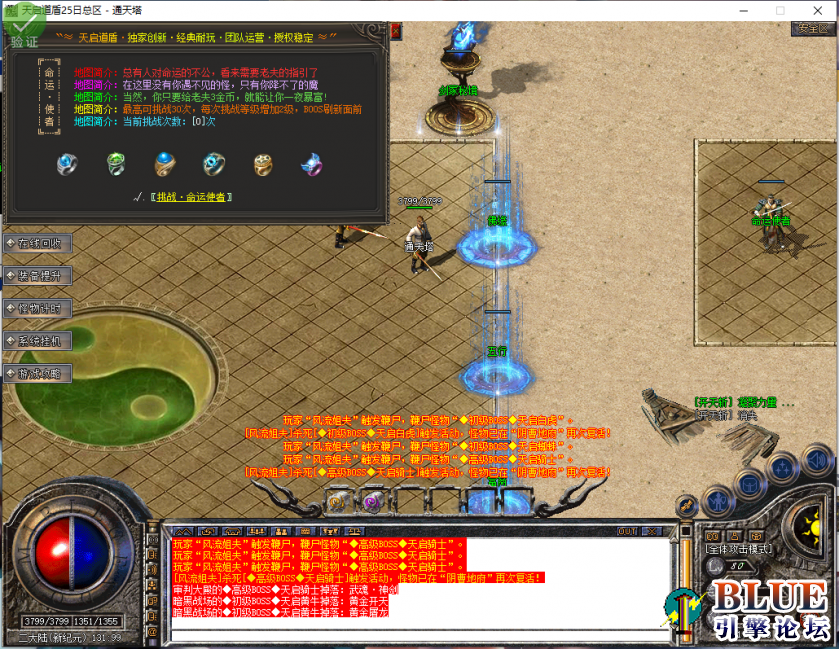Open the 装备提升 equipment upgrade button
Image resolution: width=839 pixels, height=649 pixels.
(38, 275)
